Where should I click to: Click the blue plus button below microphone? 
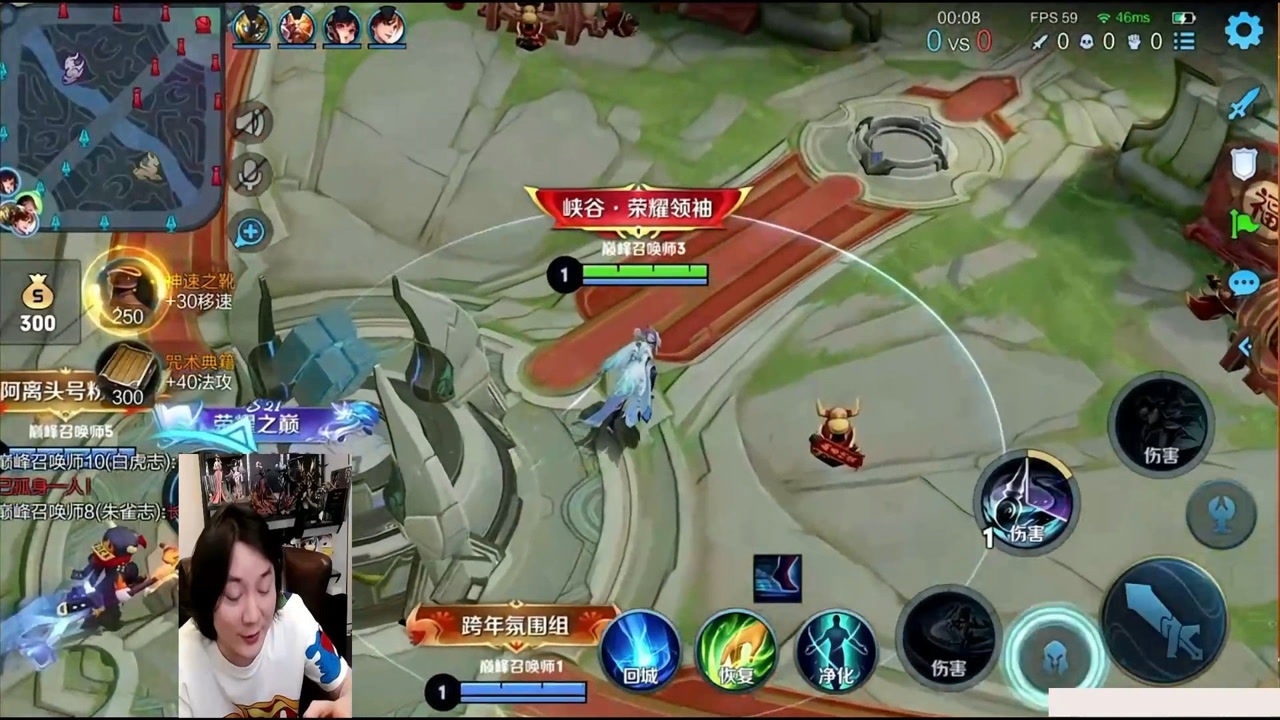250,233
